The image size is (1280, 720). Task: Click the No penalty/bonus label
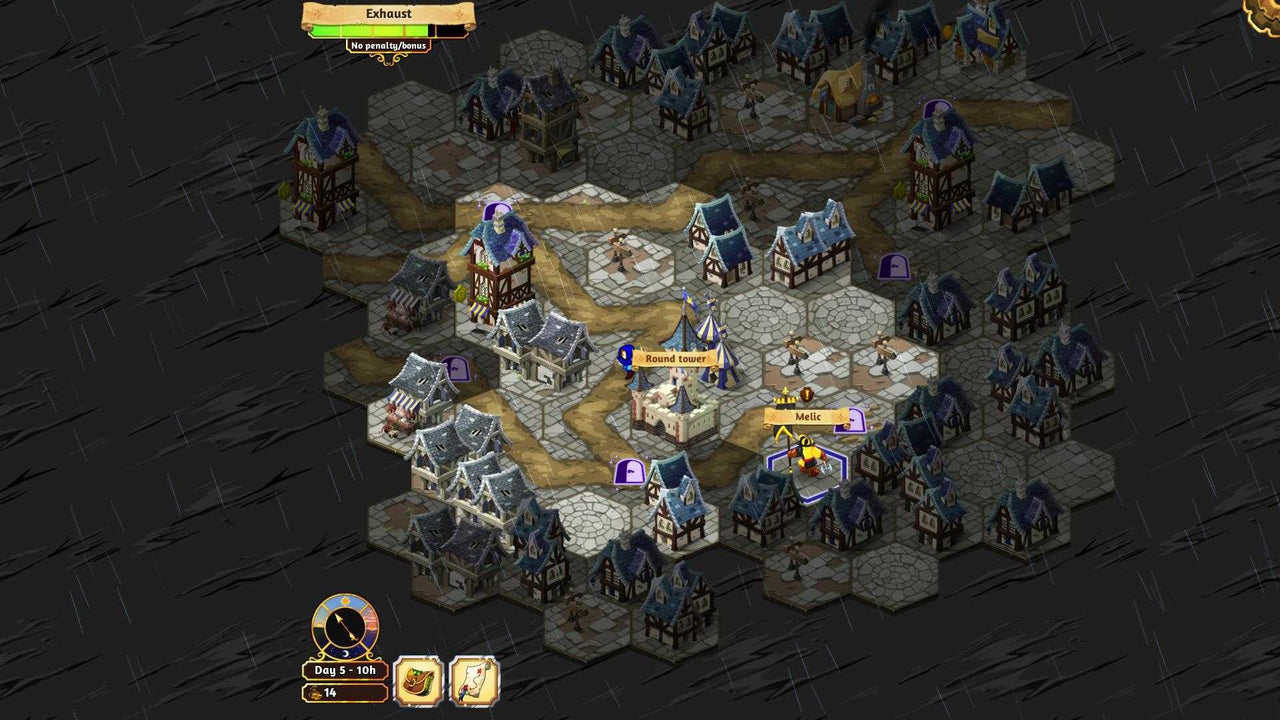click(388, 45)
